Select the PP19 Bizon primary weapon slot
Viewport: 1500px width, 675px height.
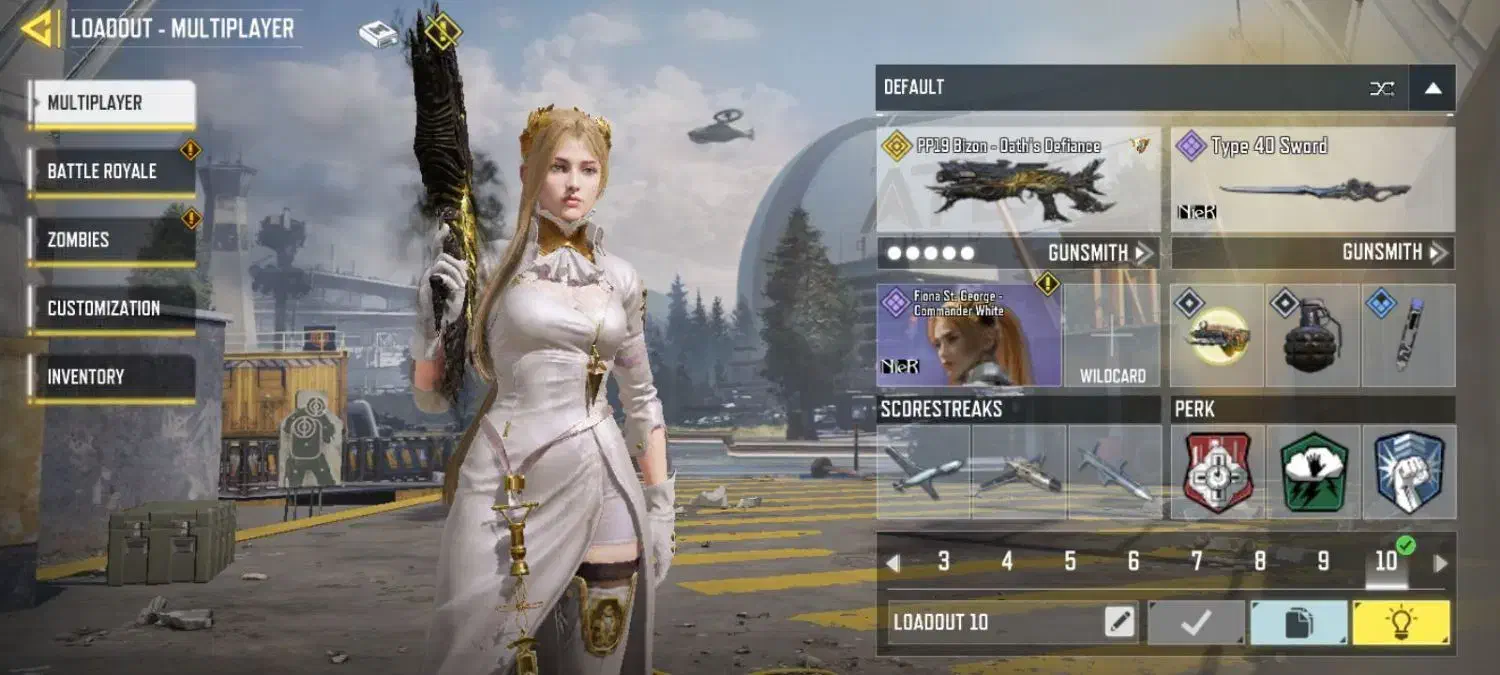coord(1018,180)
